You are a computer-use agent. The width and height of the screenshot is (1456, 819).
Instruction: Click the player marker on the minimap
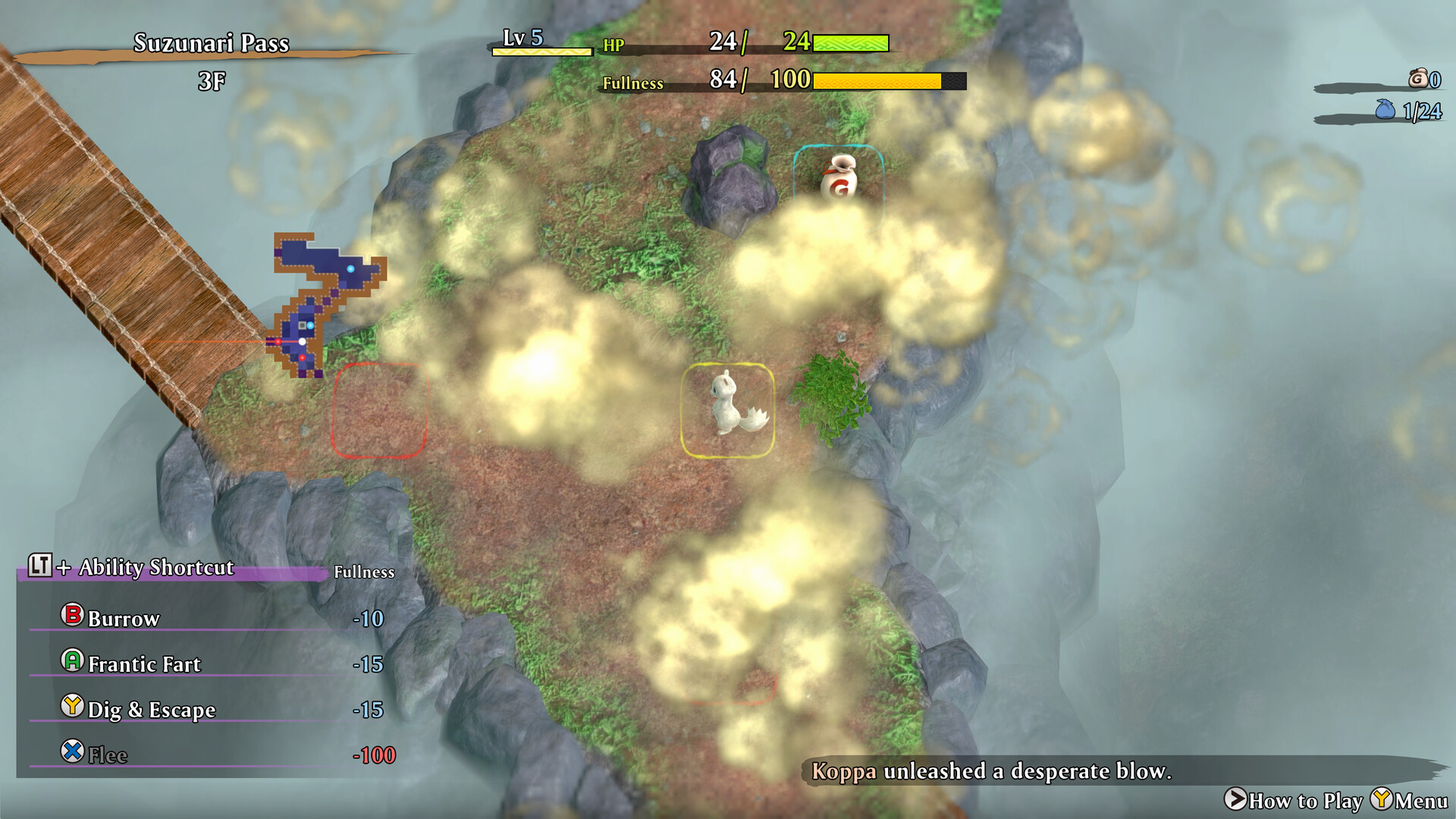(303, 342)
